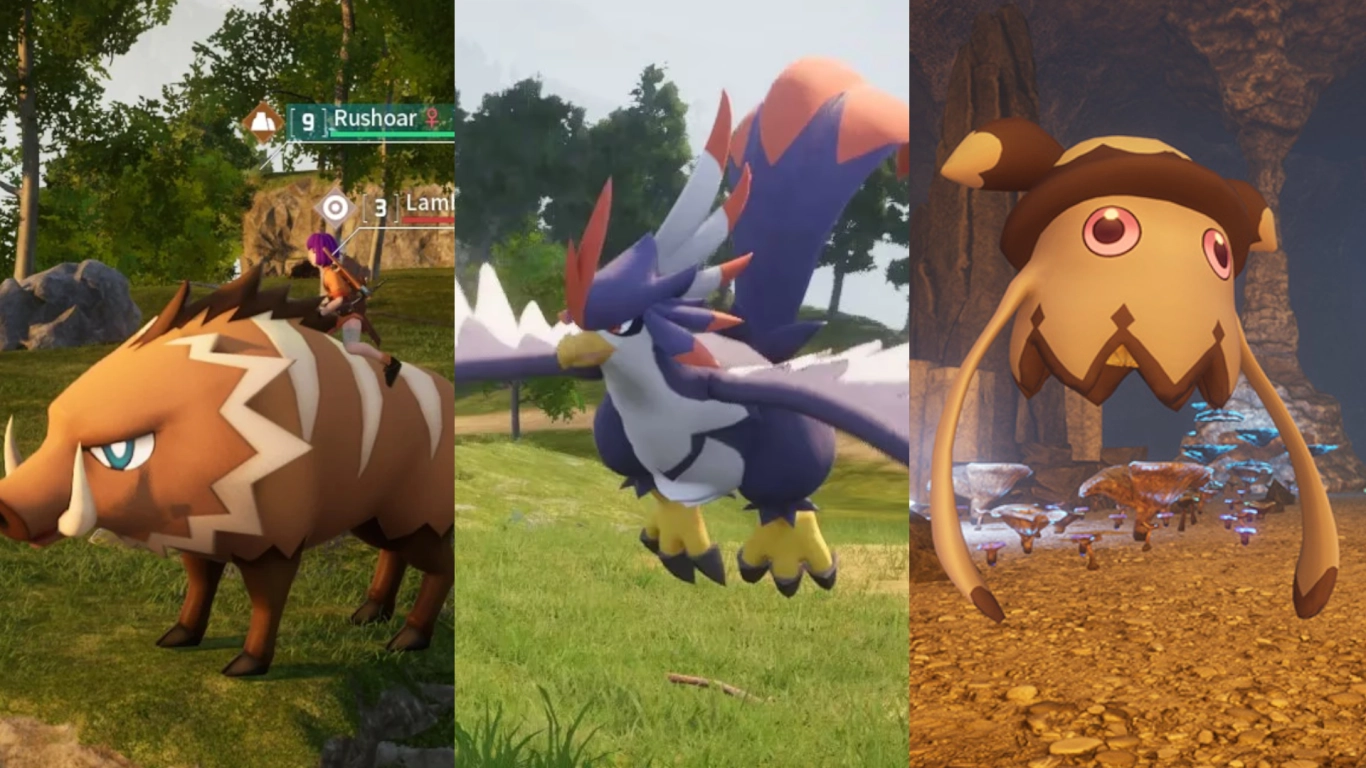The width and height of the screenshot is (1366, 768).
Task: Click Lamball's red health bar
Action: tap(428, 219)
